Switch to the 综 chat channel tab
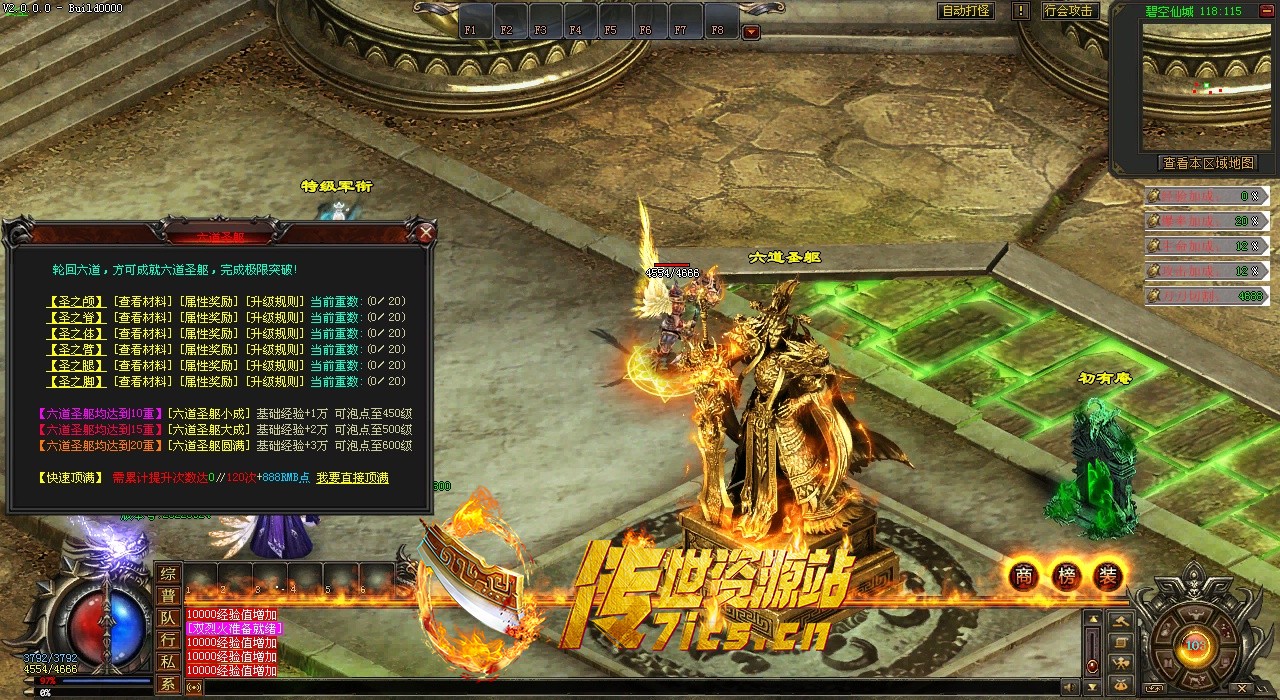Image resolution: width=1280 pixels, height=700 pixels. point(168,573)
